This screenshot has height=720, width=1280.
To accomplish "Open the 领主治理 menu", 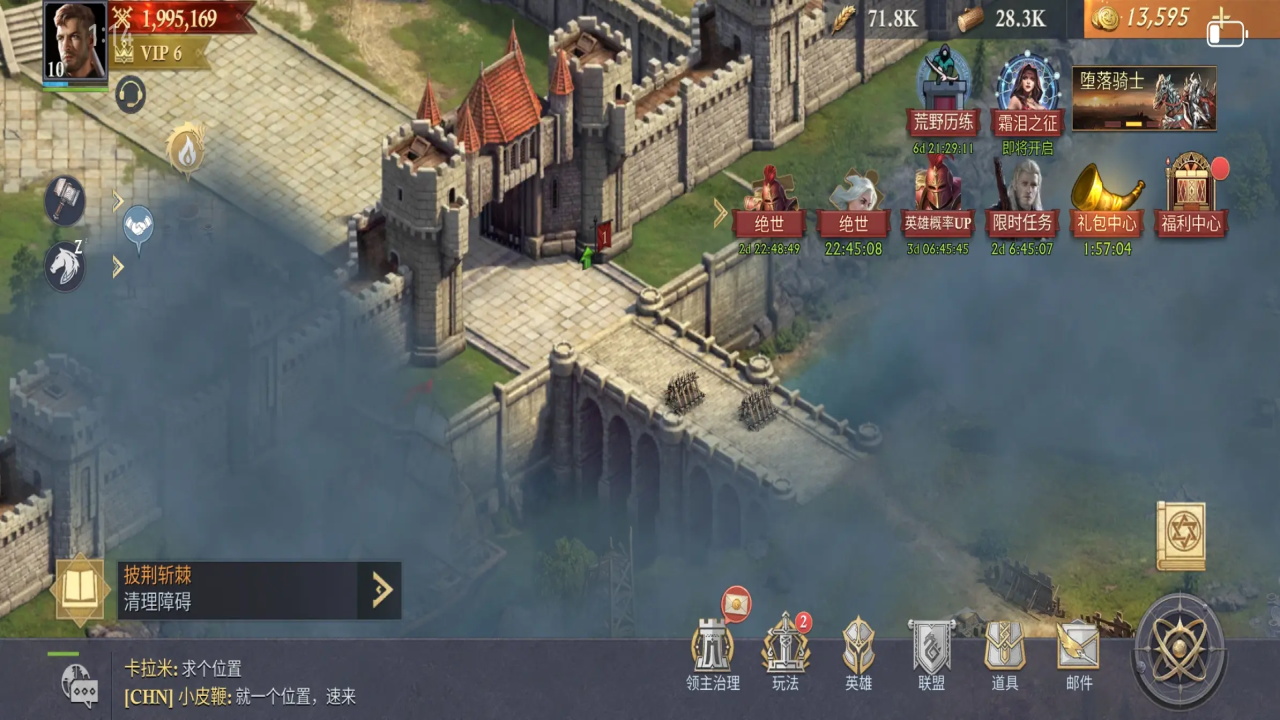I will click(713, 655).
